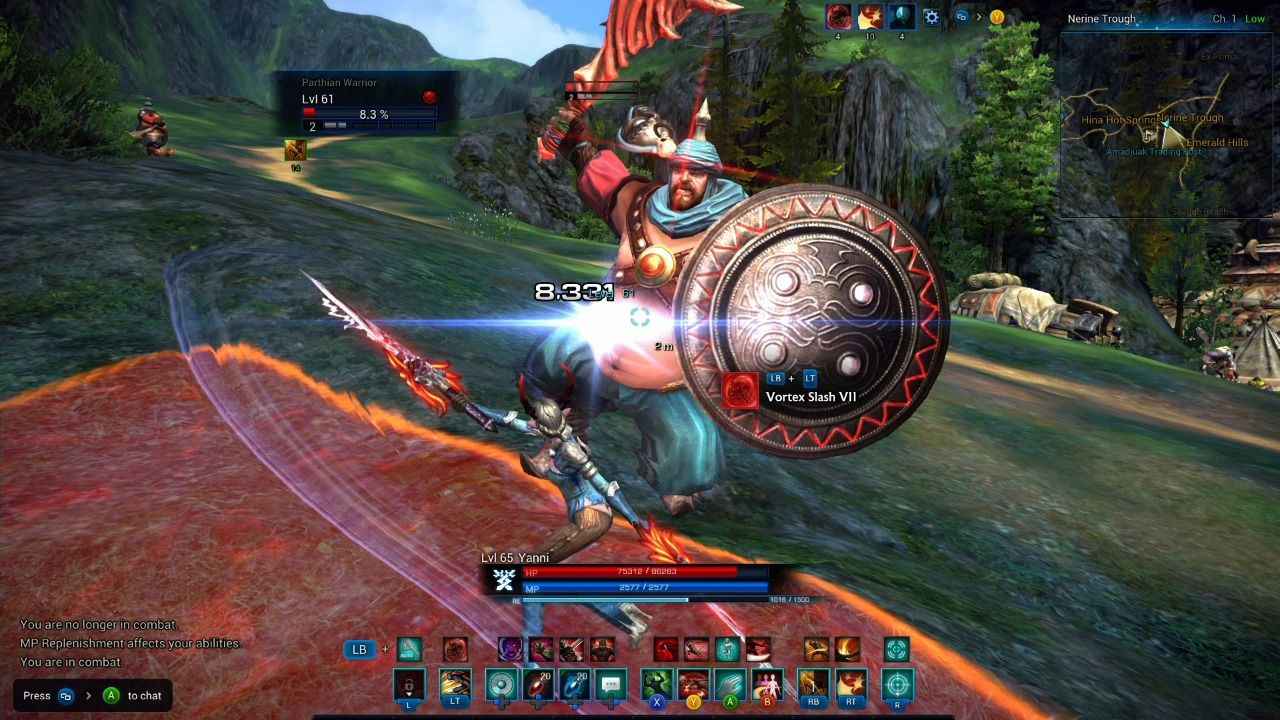Activate the fiery starburst hotbar skill
1280x720 pixels.
(x=853, y=685)
